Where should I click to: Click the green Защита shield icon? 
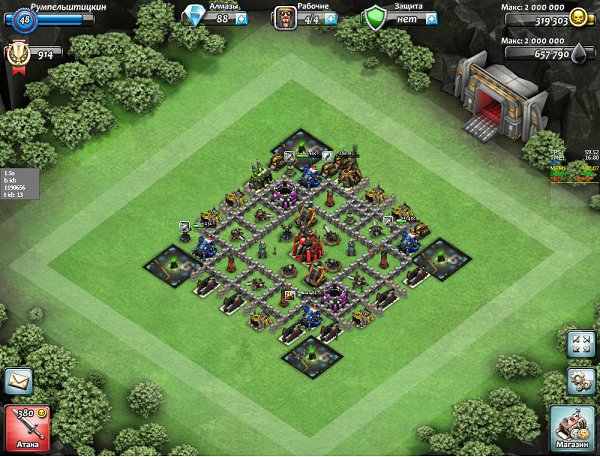374,18
